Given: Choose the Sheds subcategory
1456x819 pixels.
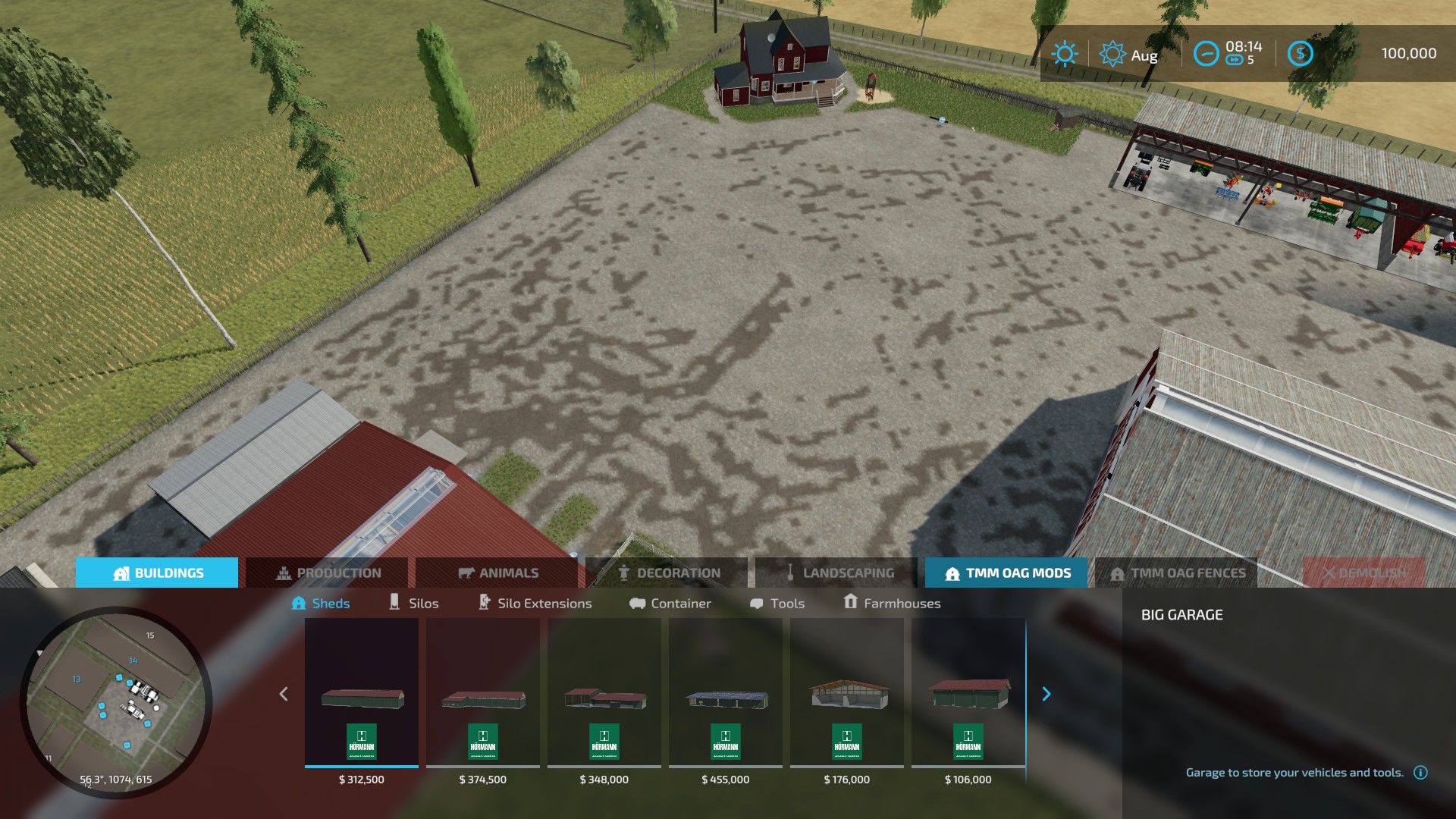Looking at the screenshot, I should click(x=321, y=604).
